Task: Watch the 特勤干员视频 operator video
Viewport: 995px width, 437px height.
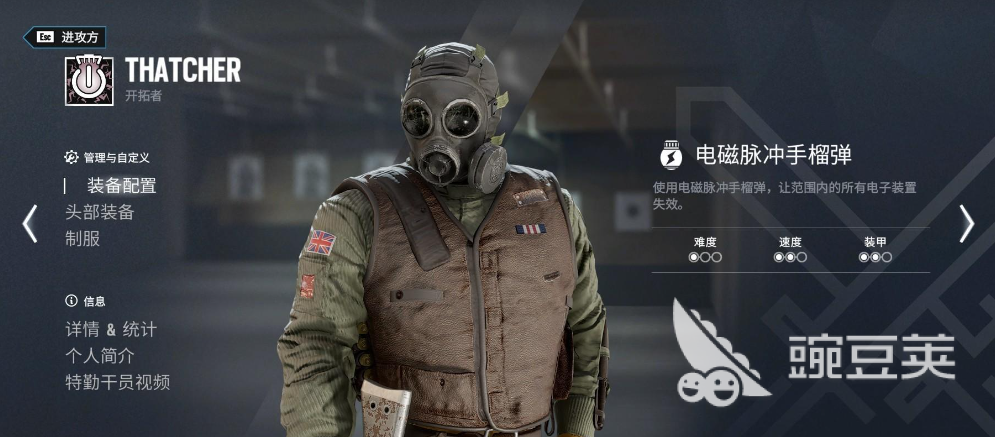Action: click(x=117, y=382)
